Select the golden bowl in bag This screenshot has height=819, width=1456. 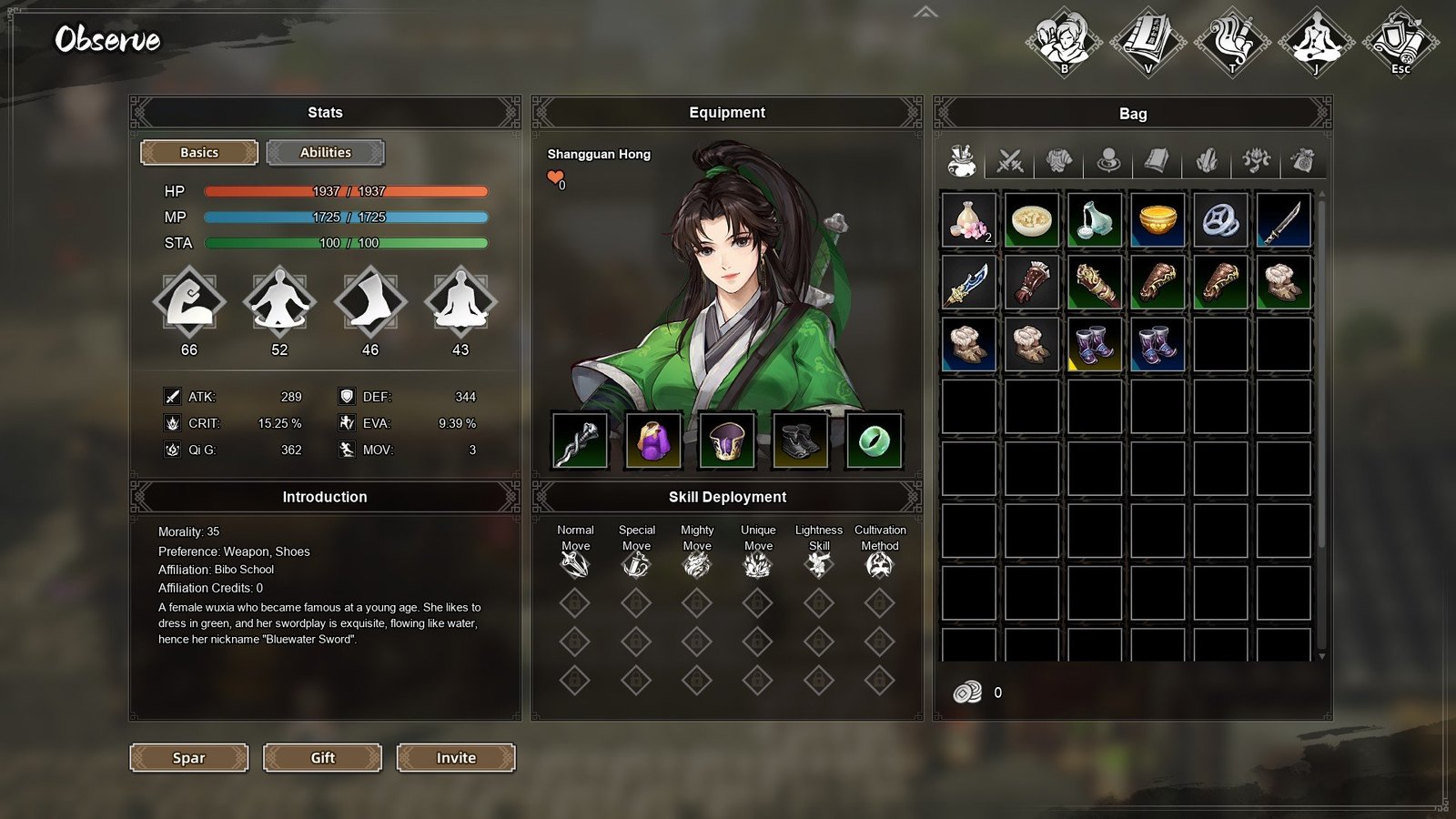(1158, 219)
